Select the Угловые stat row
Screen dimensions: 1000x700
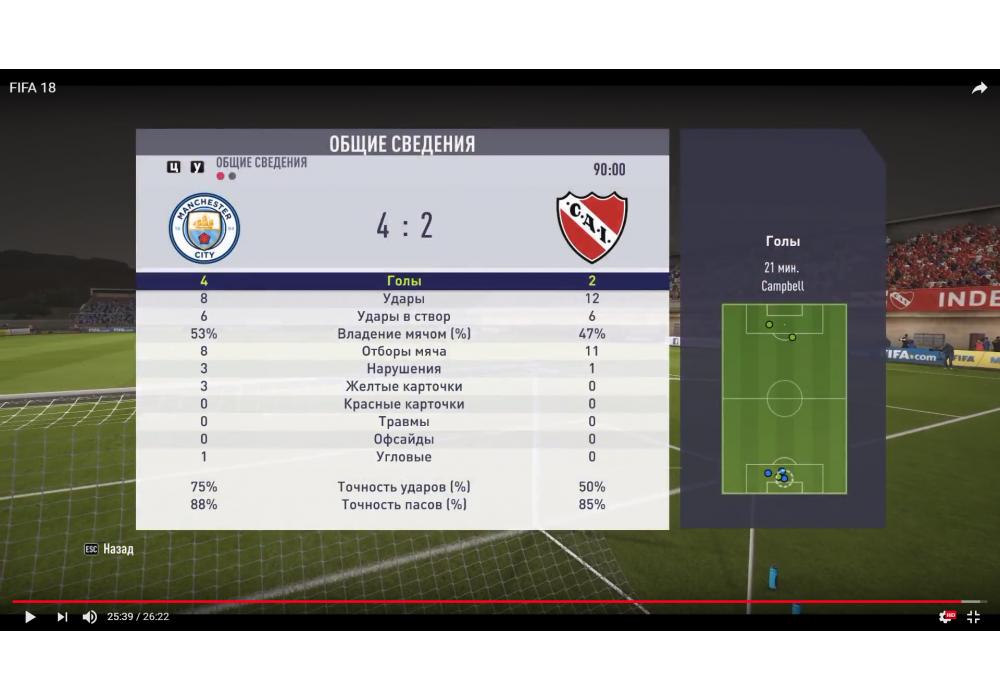[403, 457]
